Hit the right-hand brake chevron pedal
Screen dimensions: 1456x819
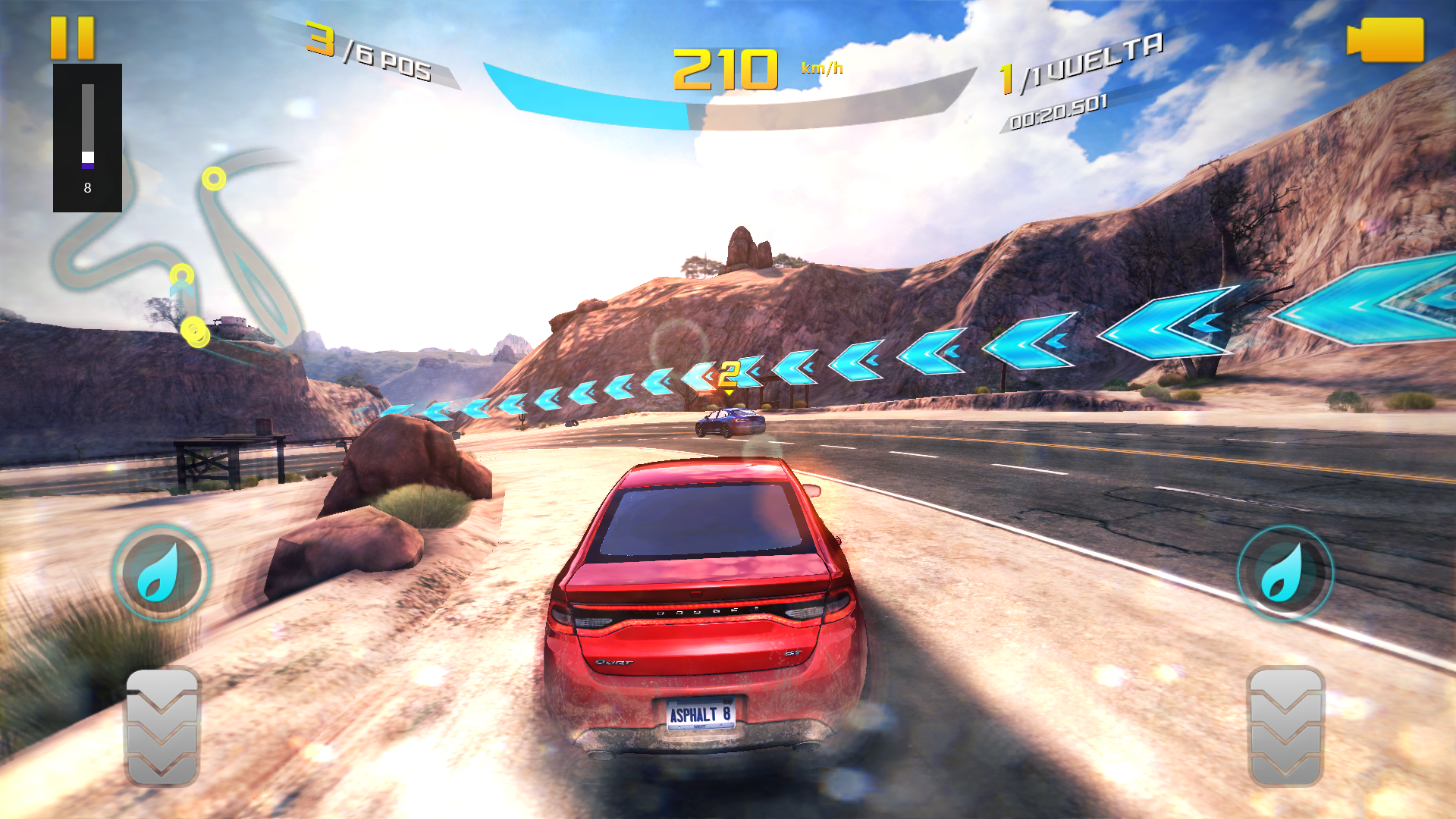[1285, 726]
